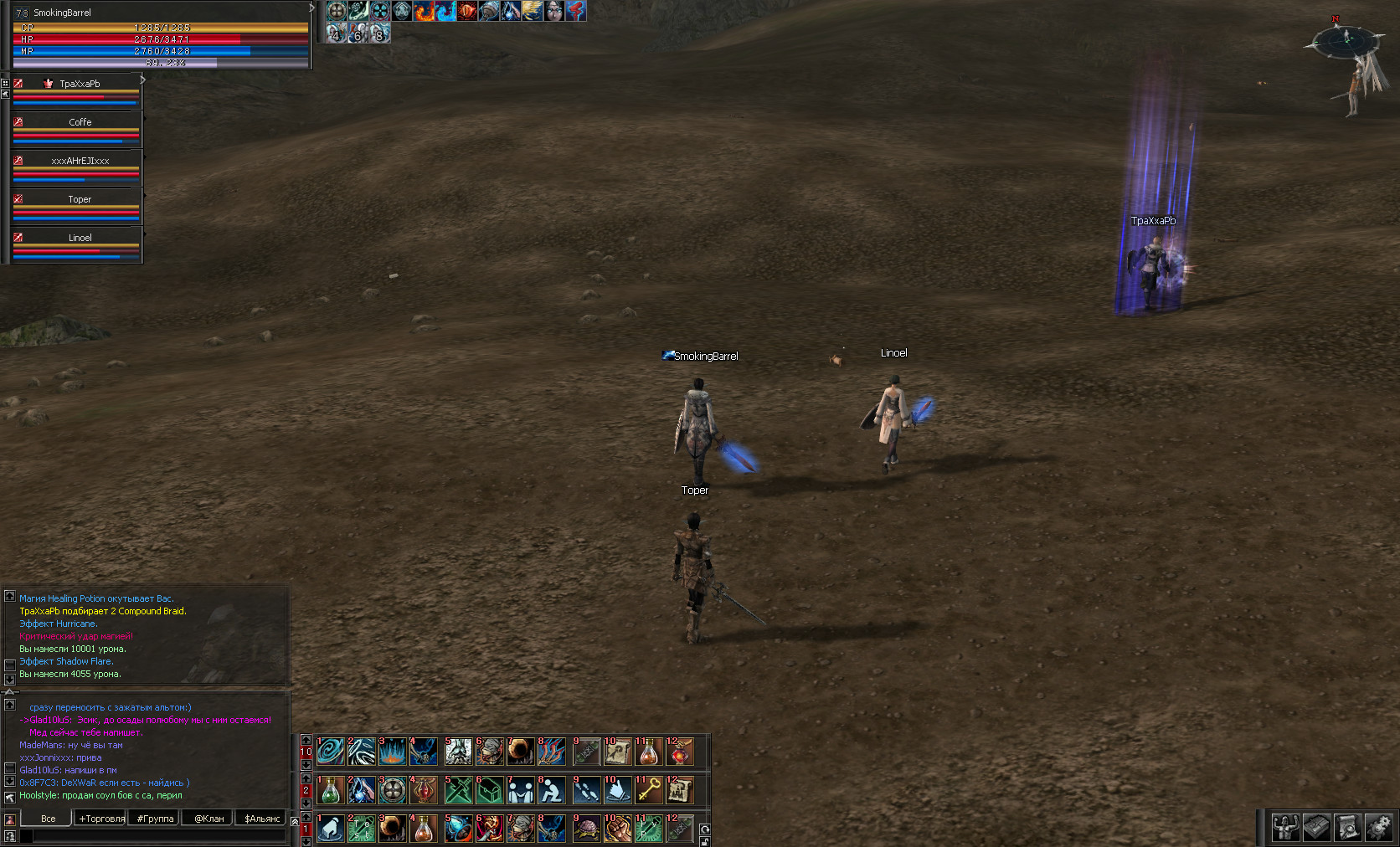Switch chat to the +Торговля tab
Image resolution: width=1400 pixels, height=847 pixels.
pos(101,819)
